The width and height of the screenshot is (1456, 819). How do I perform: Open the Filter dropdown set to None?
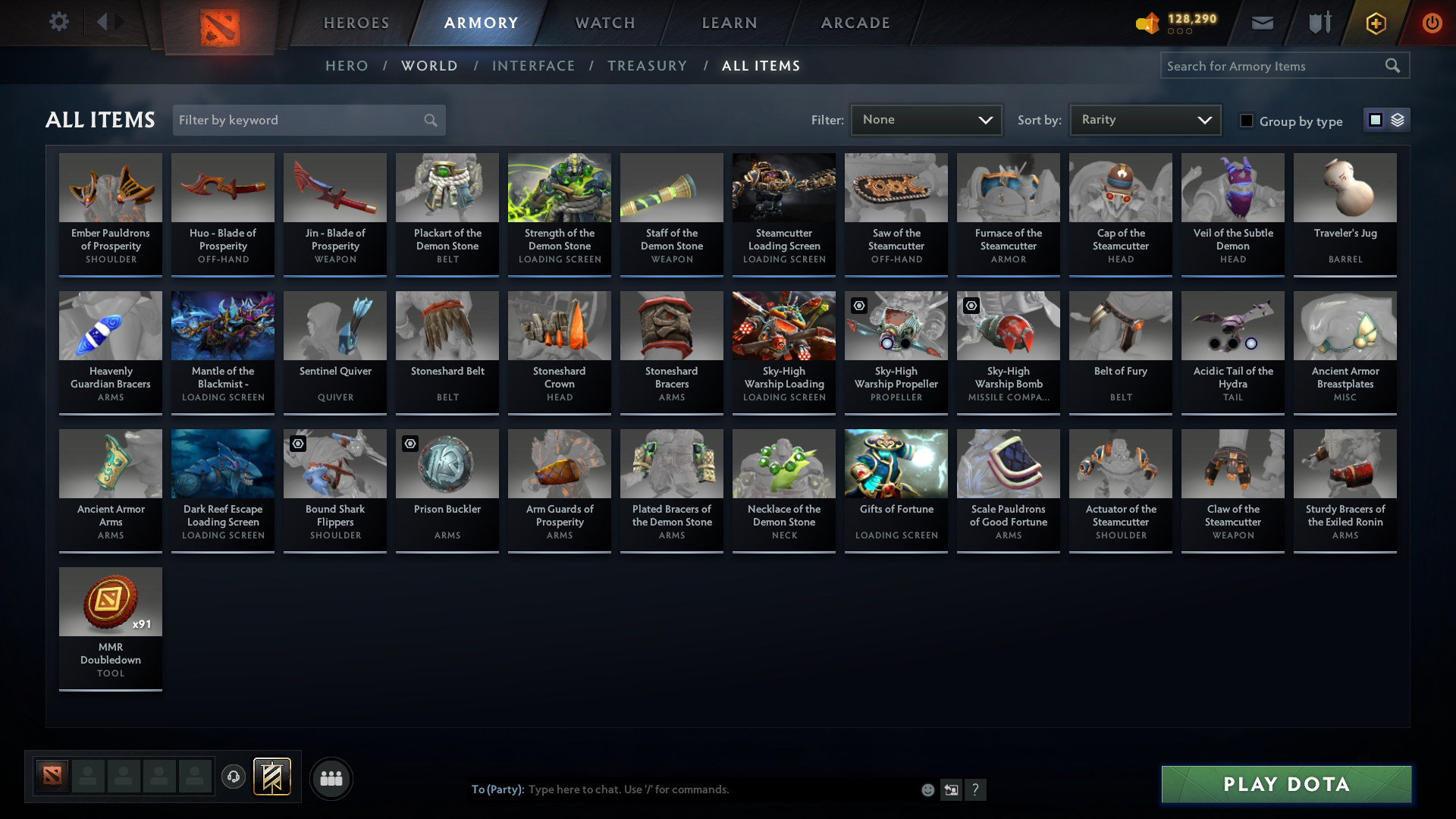926,119
